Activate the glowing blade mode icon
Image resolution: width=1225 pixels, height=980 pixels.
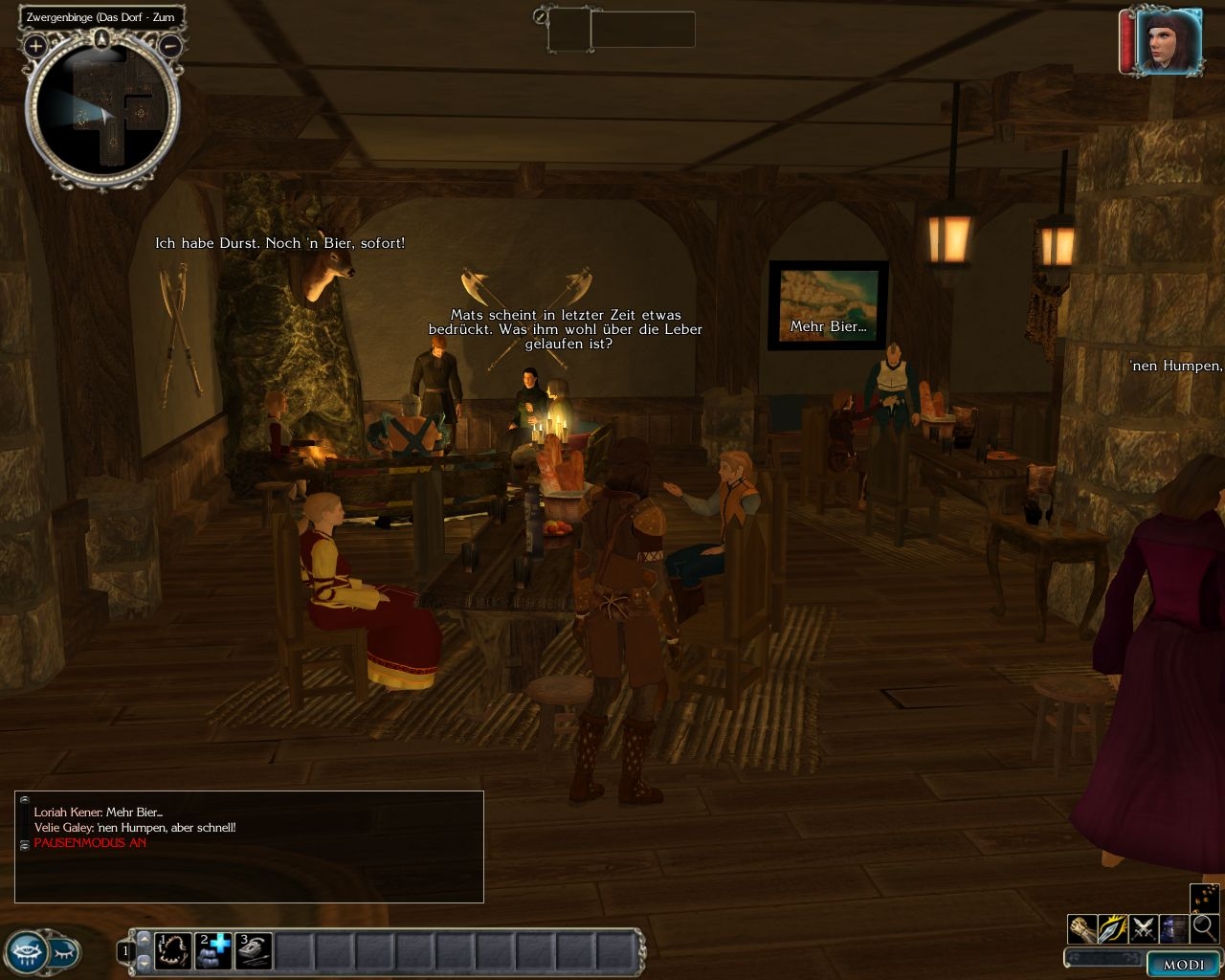coord(1113,928)
